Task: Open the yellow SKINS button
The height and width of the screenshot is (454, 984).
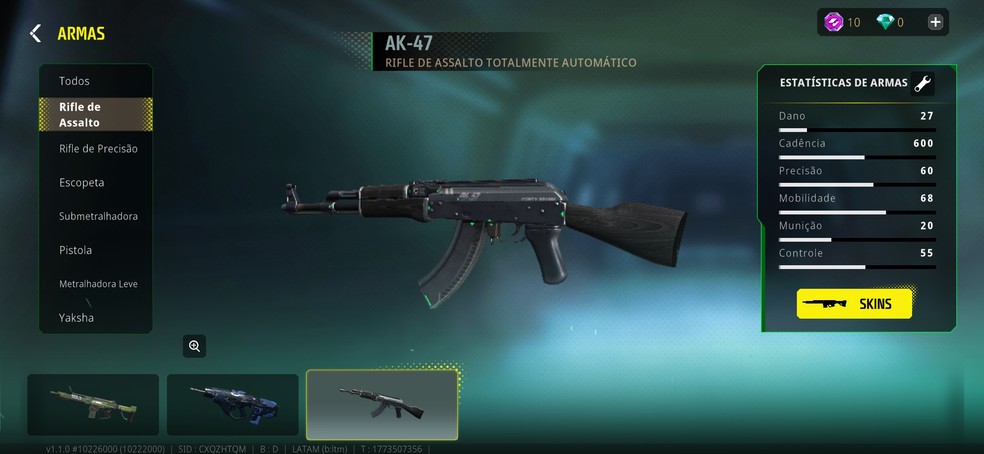Action: click(x=854, y=303)
